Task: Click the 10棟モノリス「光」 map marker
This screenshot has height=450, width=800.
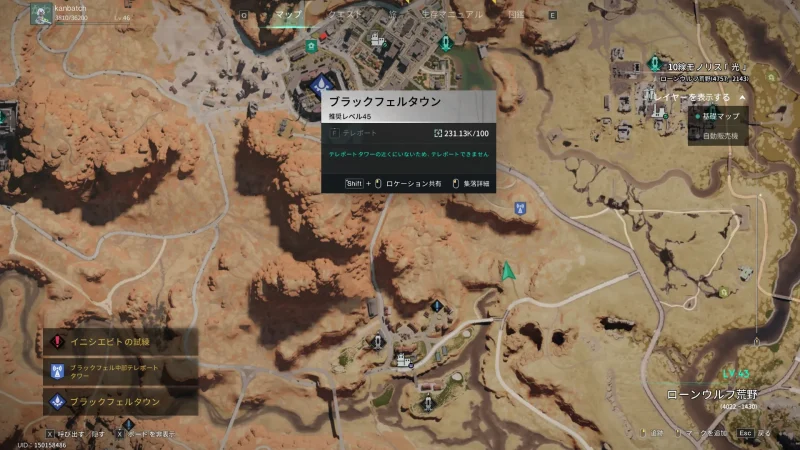Action: 656,65
